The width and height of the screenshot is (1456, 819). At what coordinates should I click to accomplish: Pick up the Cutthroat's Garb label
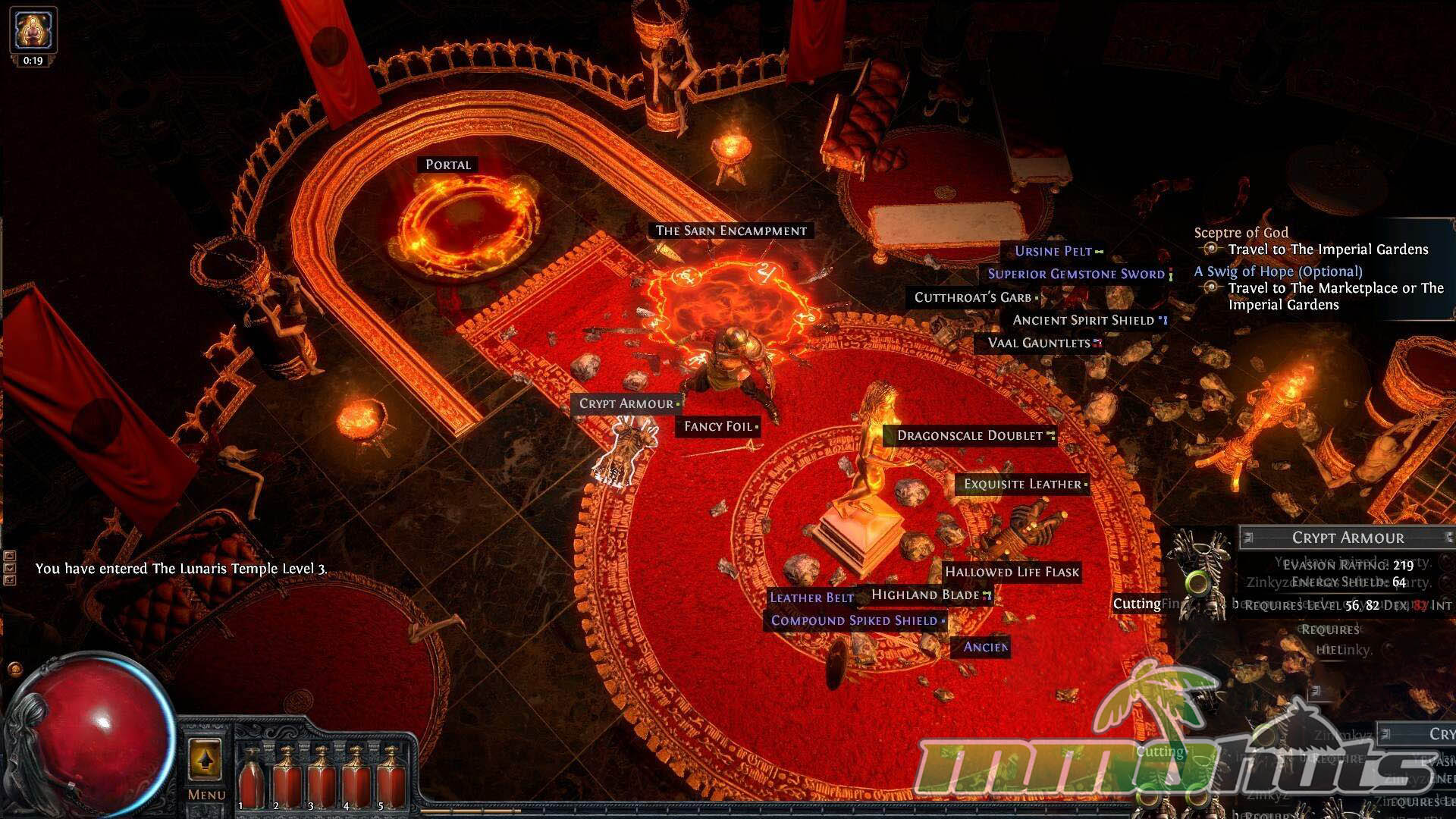click(973, 297)
